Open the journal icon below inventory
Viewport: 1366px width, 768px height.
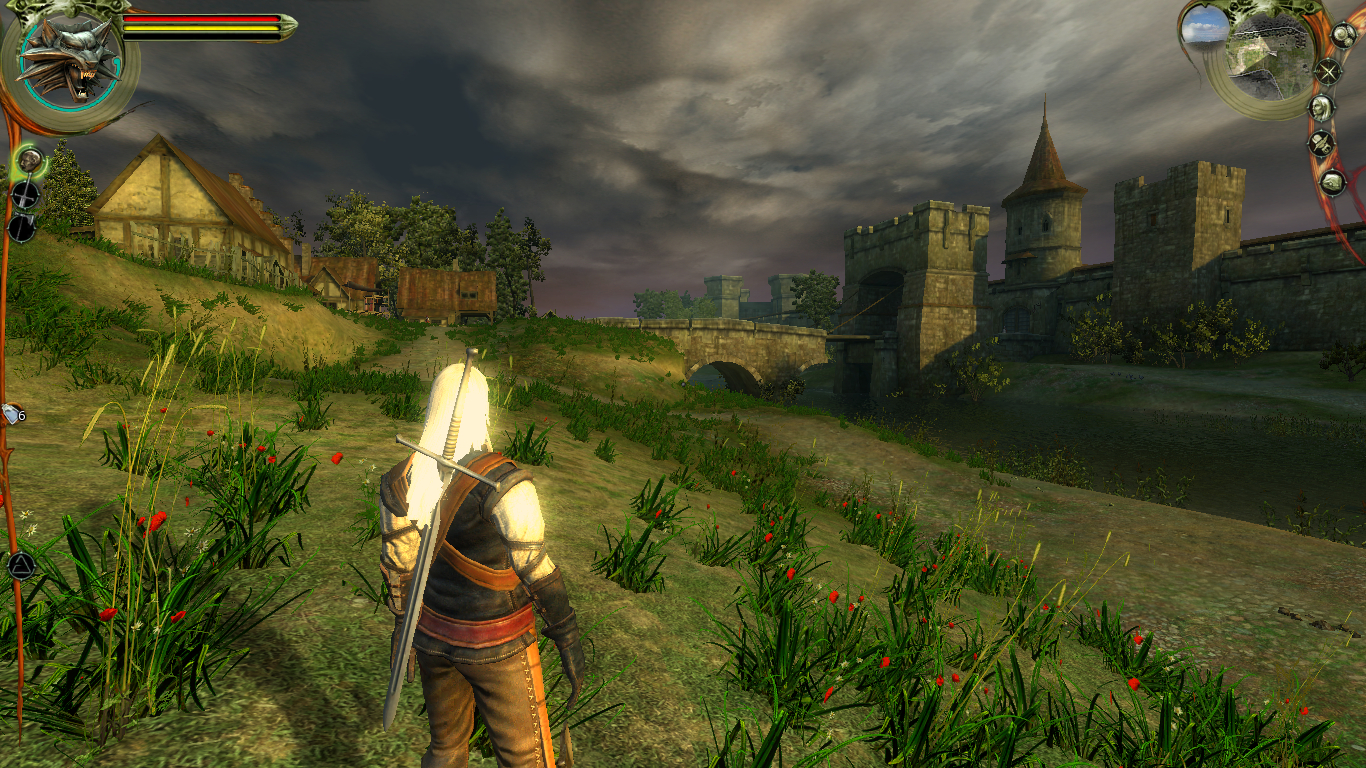(1332, 182)
